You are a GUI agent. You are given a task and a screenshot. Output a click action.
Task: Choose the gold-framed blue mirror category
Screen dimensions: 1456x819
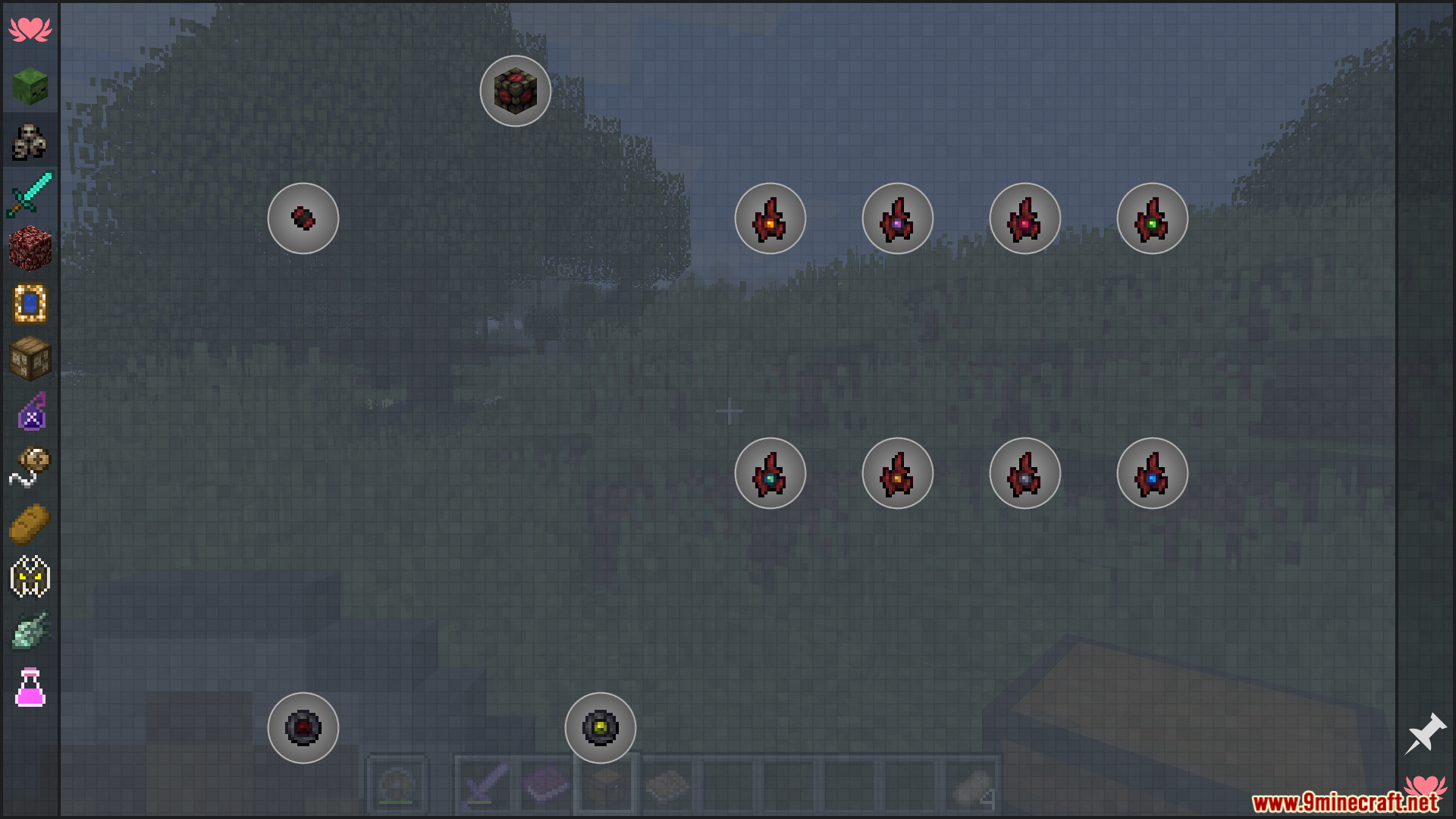click(x=30, y=303)
